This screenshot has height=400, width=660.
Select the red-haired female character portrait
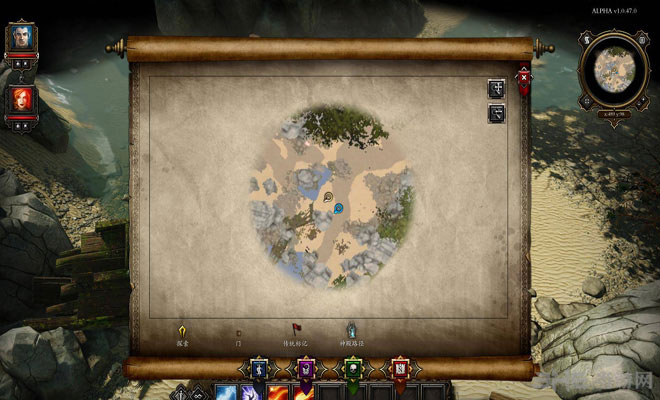(20, 98)
